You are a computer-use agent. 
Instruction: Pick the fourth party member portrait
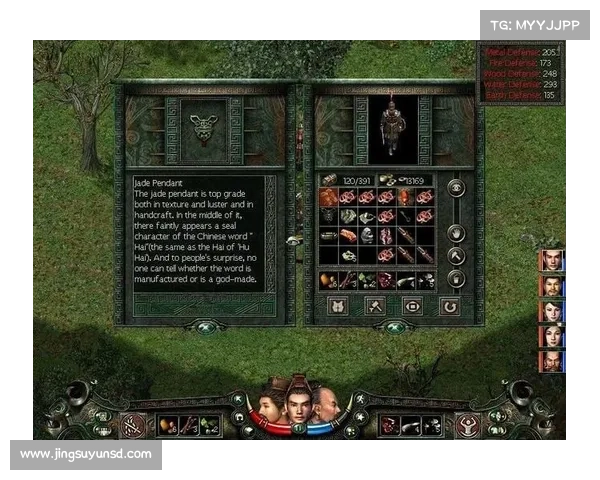551,336
